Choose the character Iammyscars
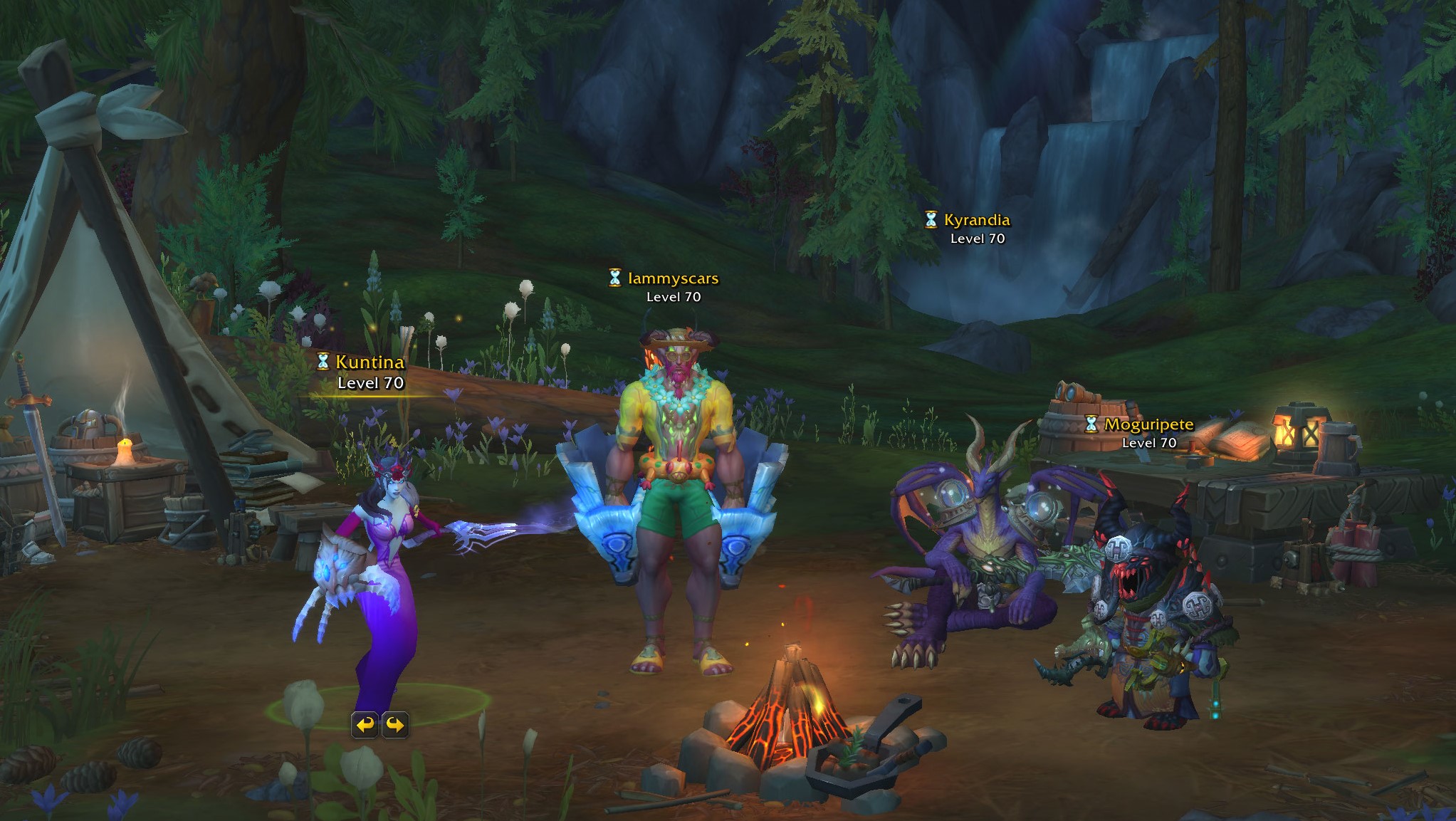The height and width of the screenshot is (821, 1456). (x=673, y=278)
